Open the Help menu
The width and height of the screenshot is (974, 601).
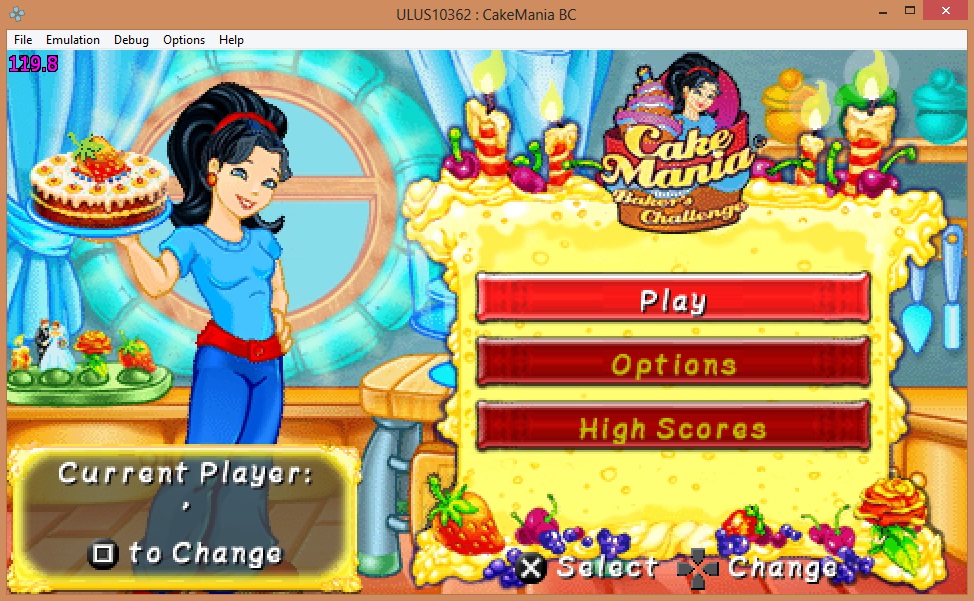click(x=231, y=40)
